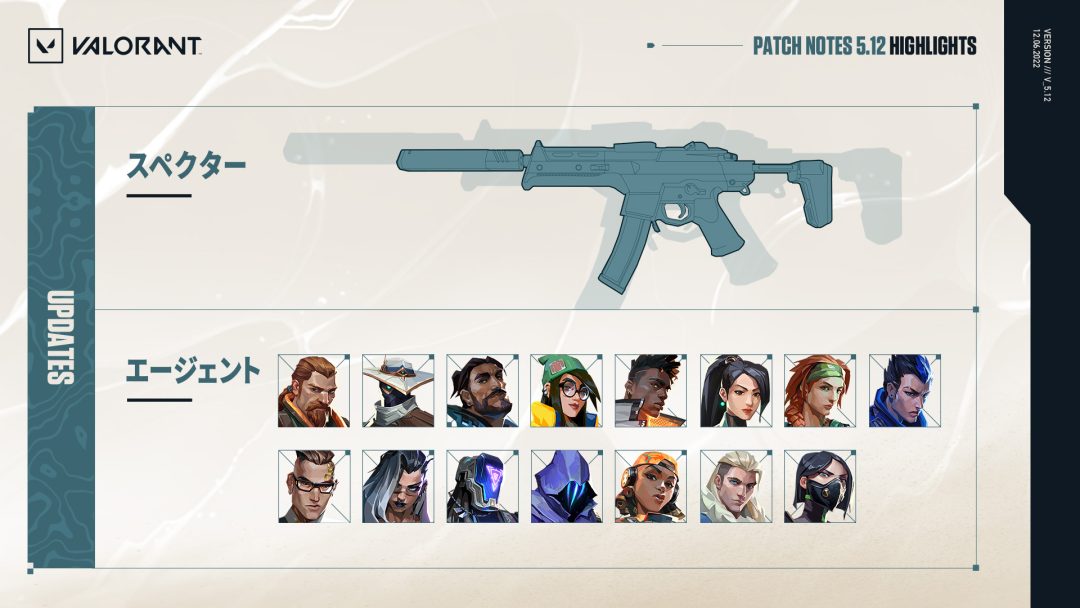Open the Phoenix agent portrait

click(x=651, y=390)
